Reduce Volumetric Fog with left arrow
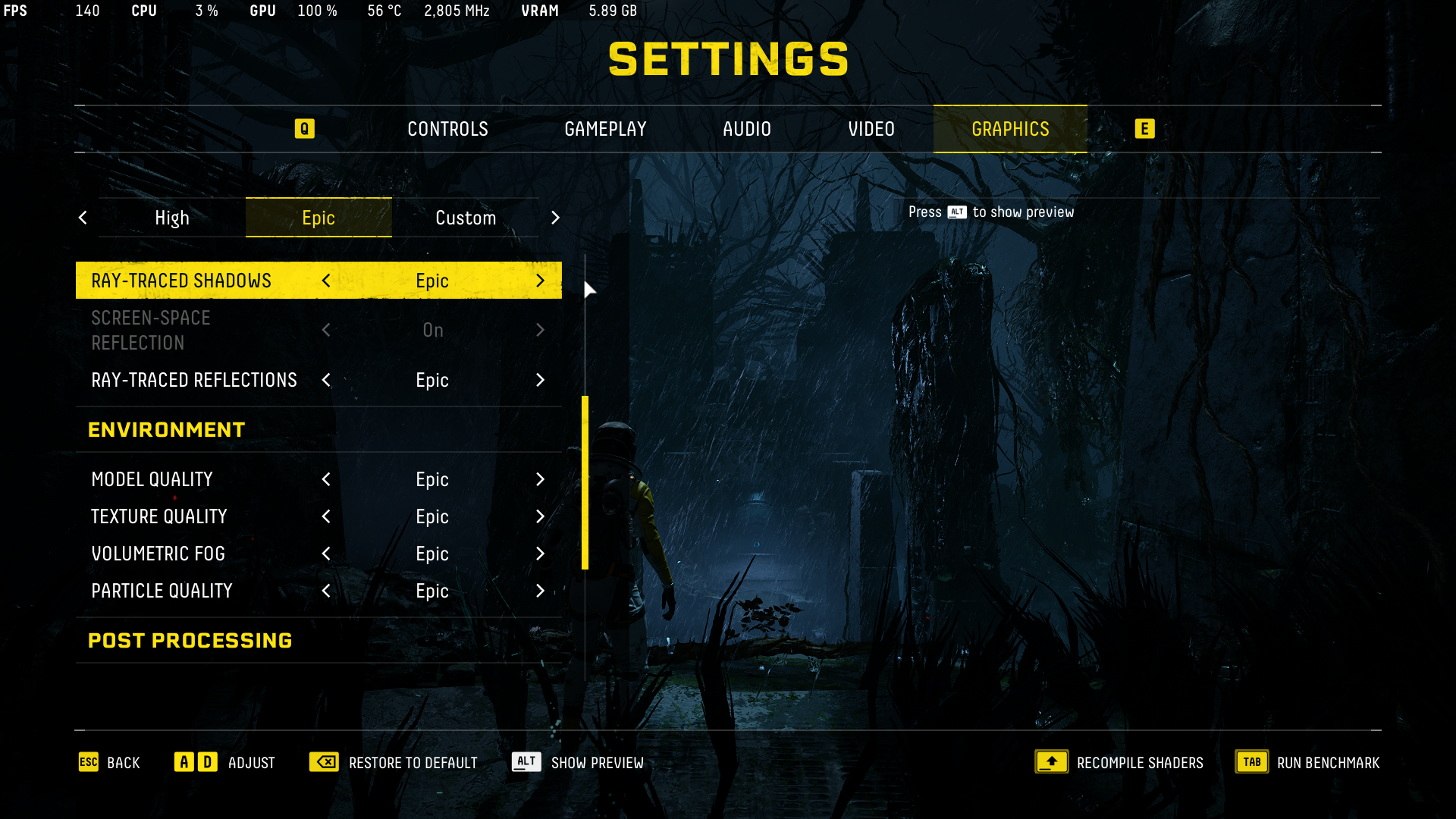Image resolution: width=1456 pixels, height=819 pixels. tap(326, 554)
